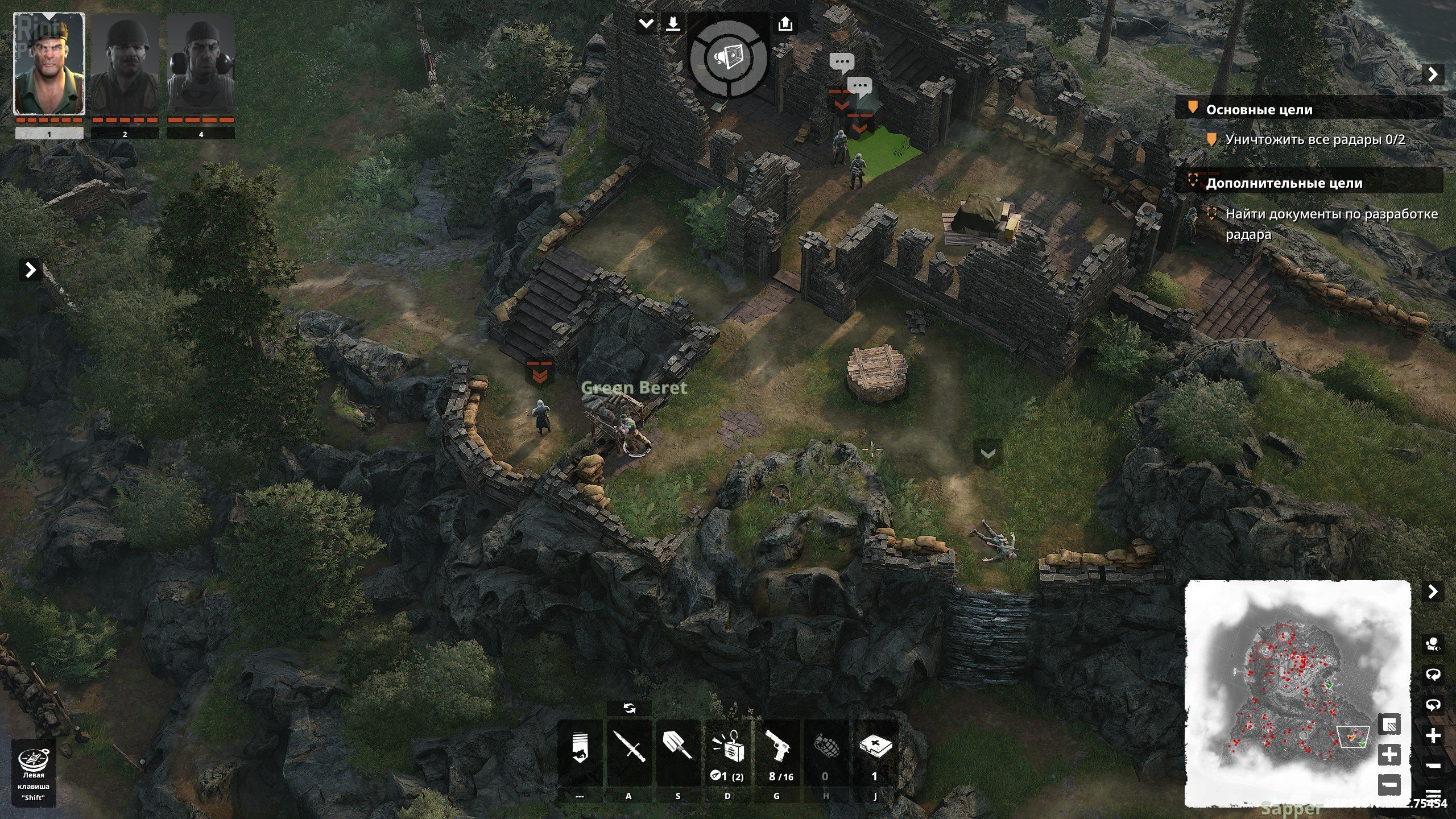Click the swap arrows above the knife

[x=629, y=708]
